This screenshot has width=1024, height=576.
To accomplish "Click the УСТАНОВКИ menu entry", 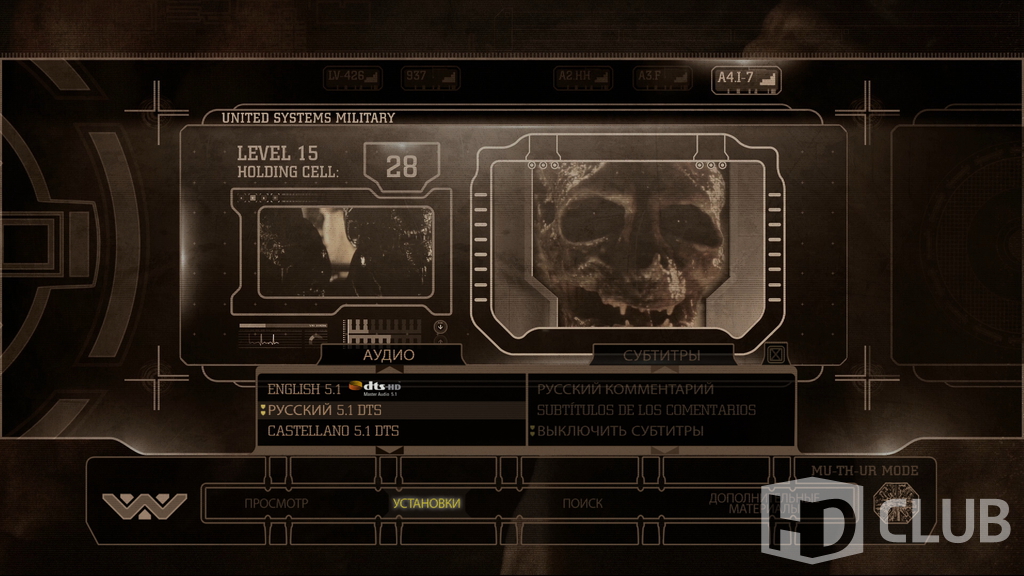I will (426, 503).
